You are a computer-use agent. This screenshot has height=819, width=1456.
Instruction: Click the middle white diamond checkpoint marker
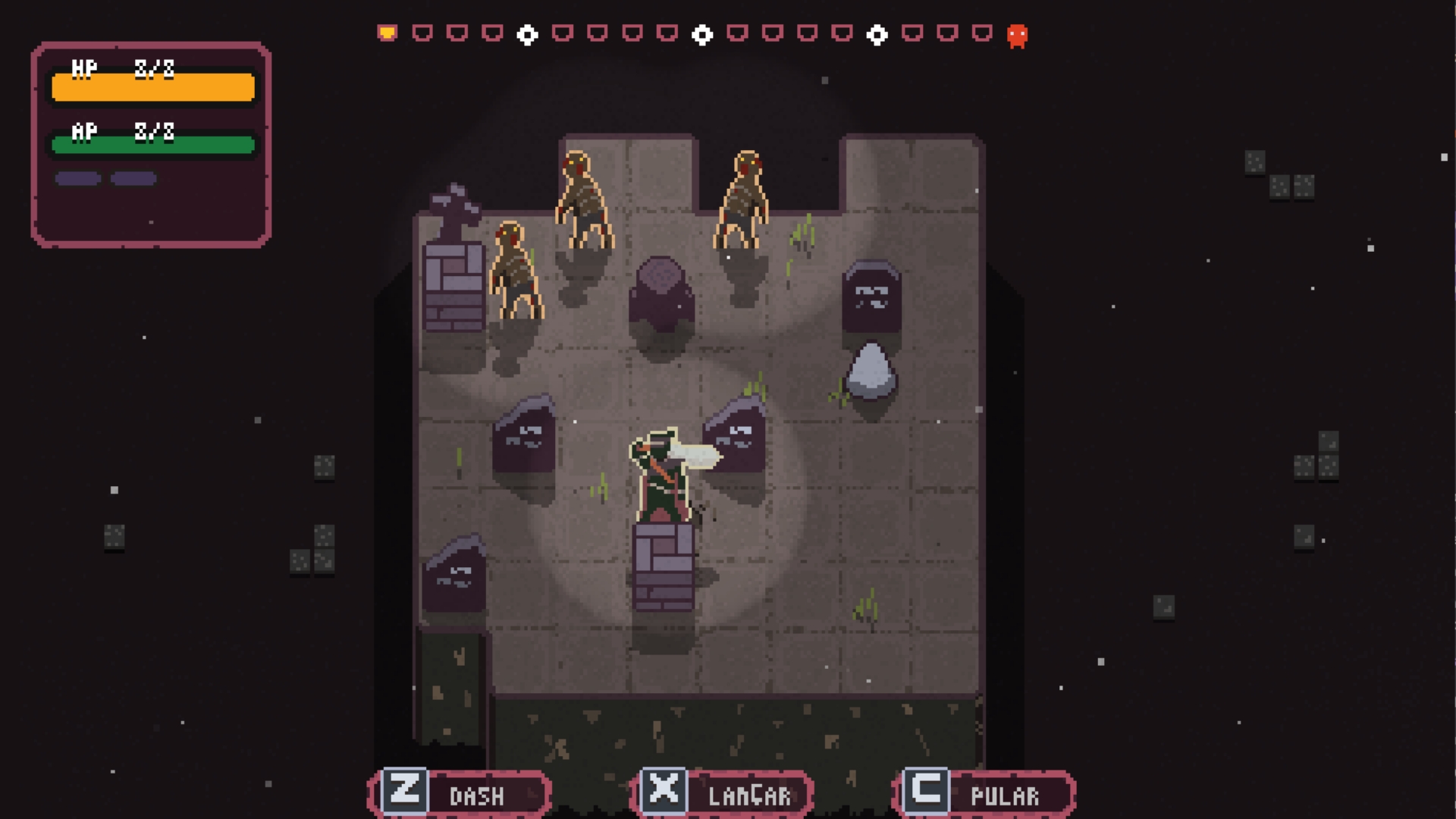tap(701, 35)
